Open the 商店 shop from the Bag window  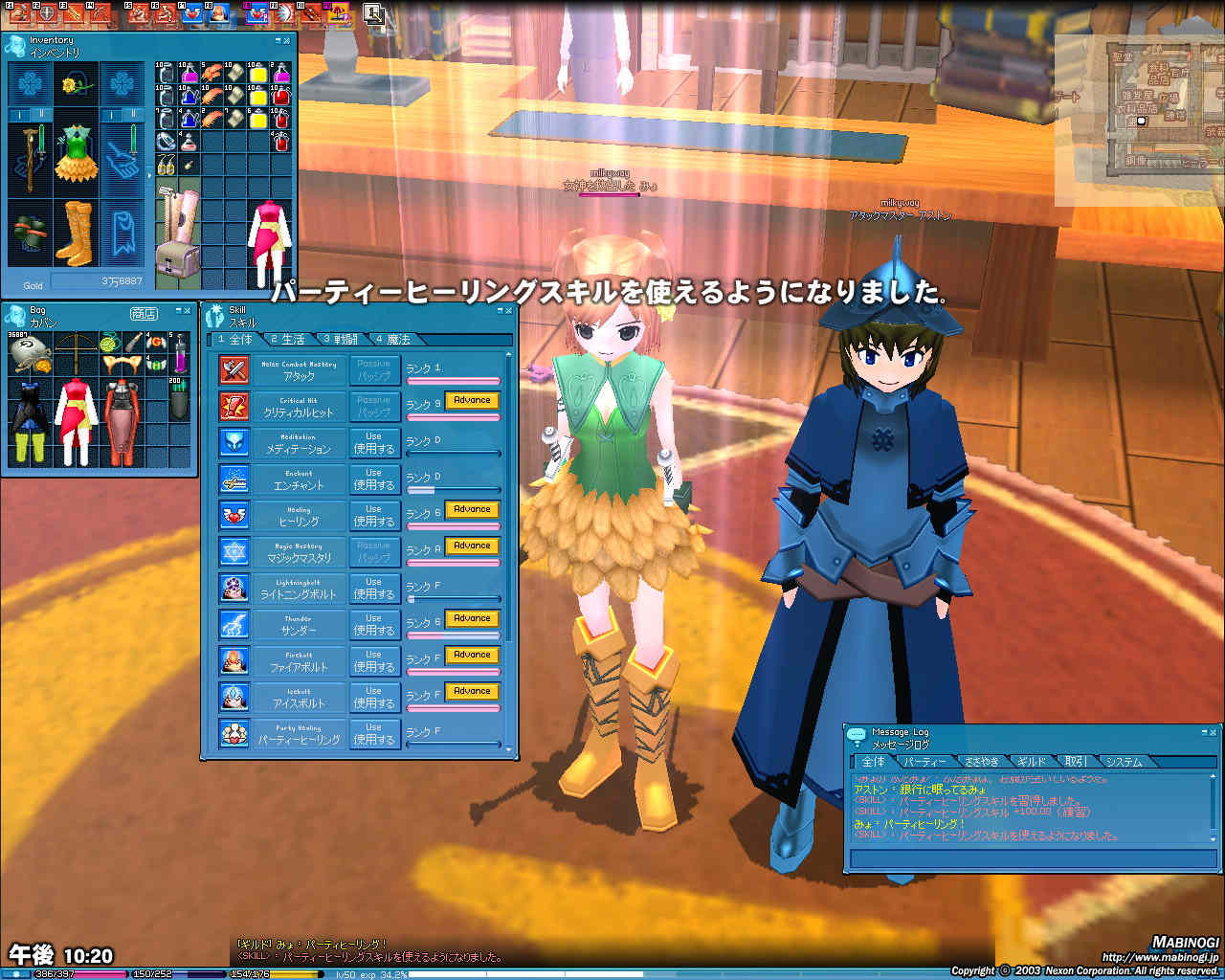pos(144,313)
